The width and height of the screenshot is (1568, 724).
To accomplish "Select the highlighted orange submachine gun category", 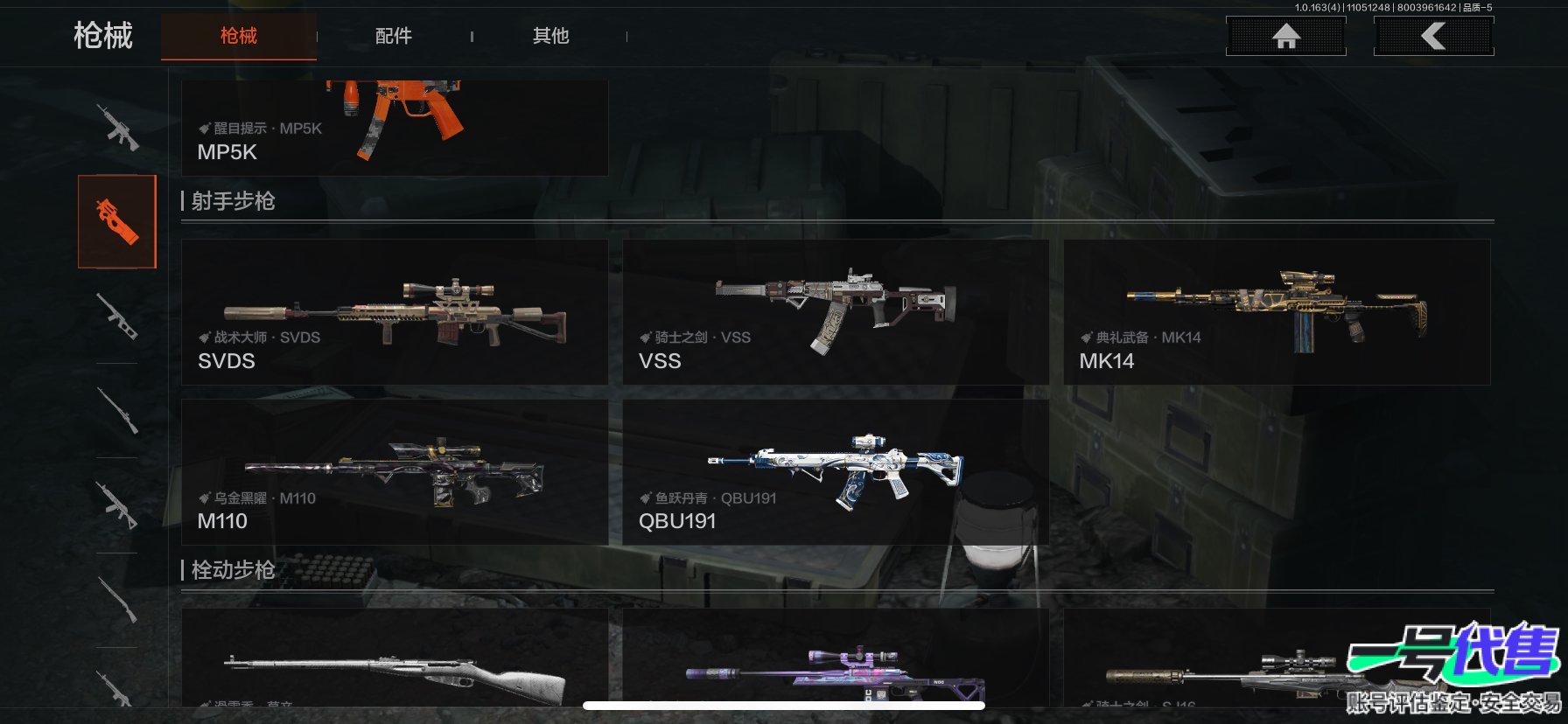I will [x=117, y=221].
